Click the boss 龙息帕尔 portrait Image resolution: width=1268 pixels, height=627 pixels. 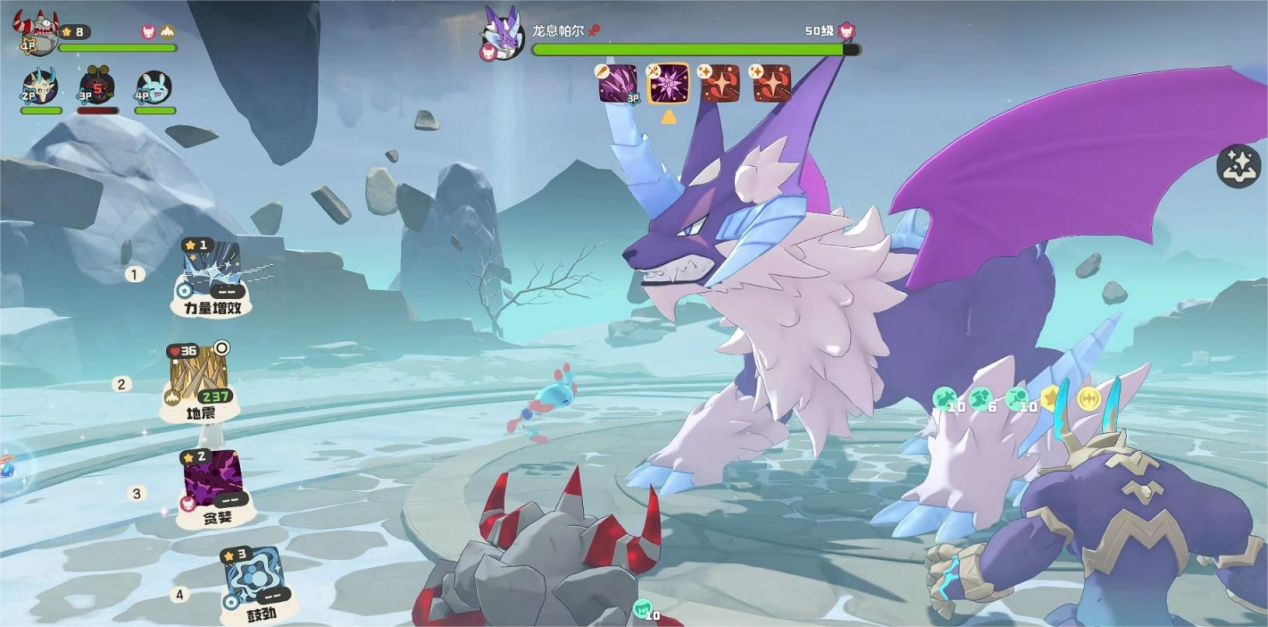[x=502, y=35]
